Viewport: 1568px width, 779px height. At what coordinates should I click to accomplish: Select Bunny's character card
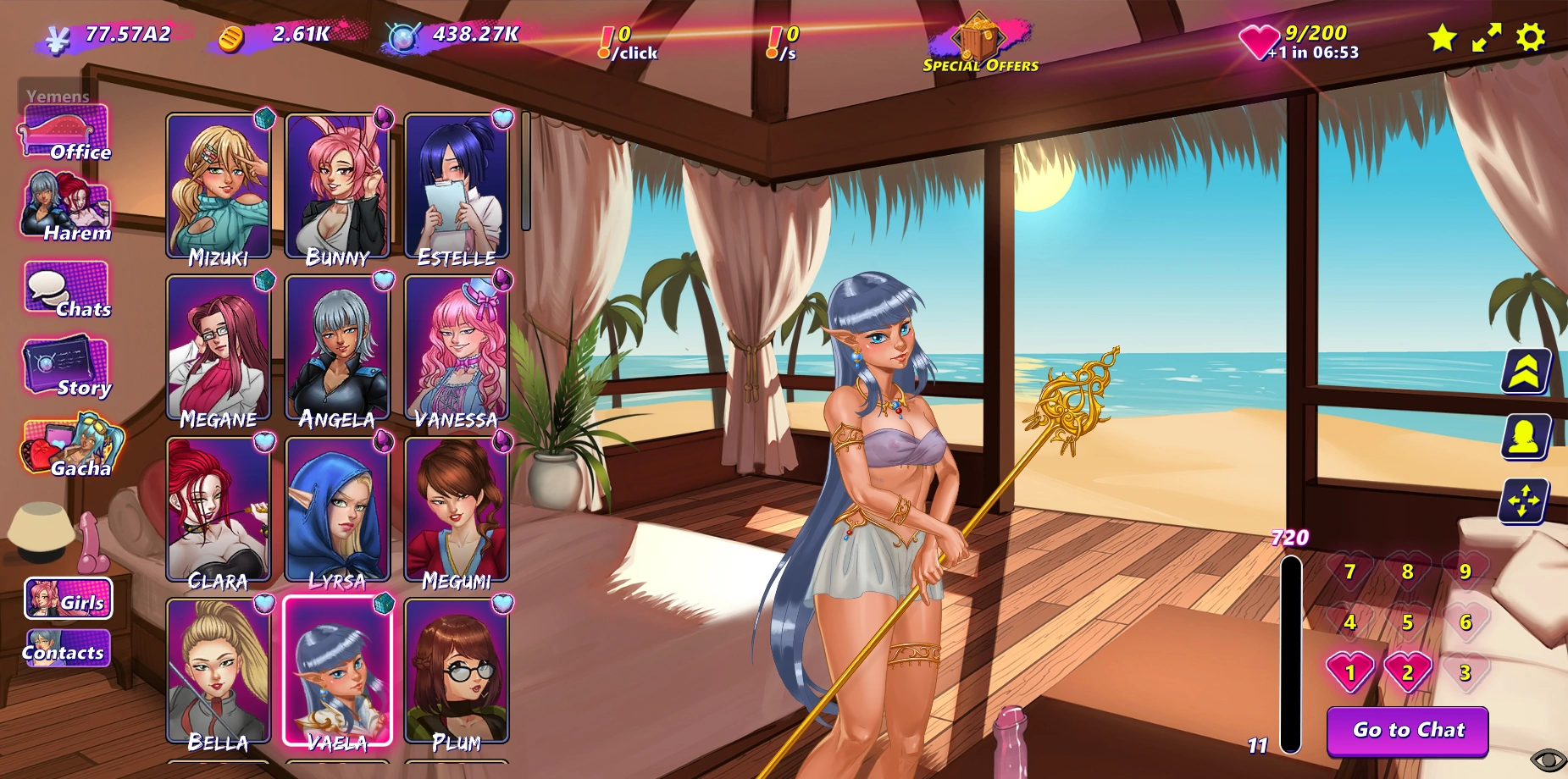click(337, 187)
